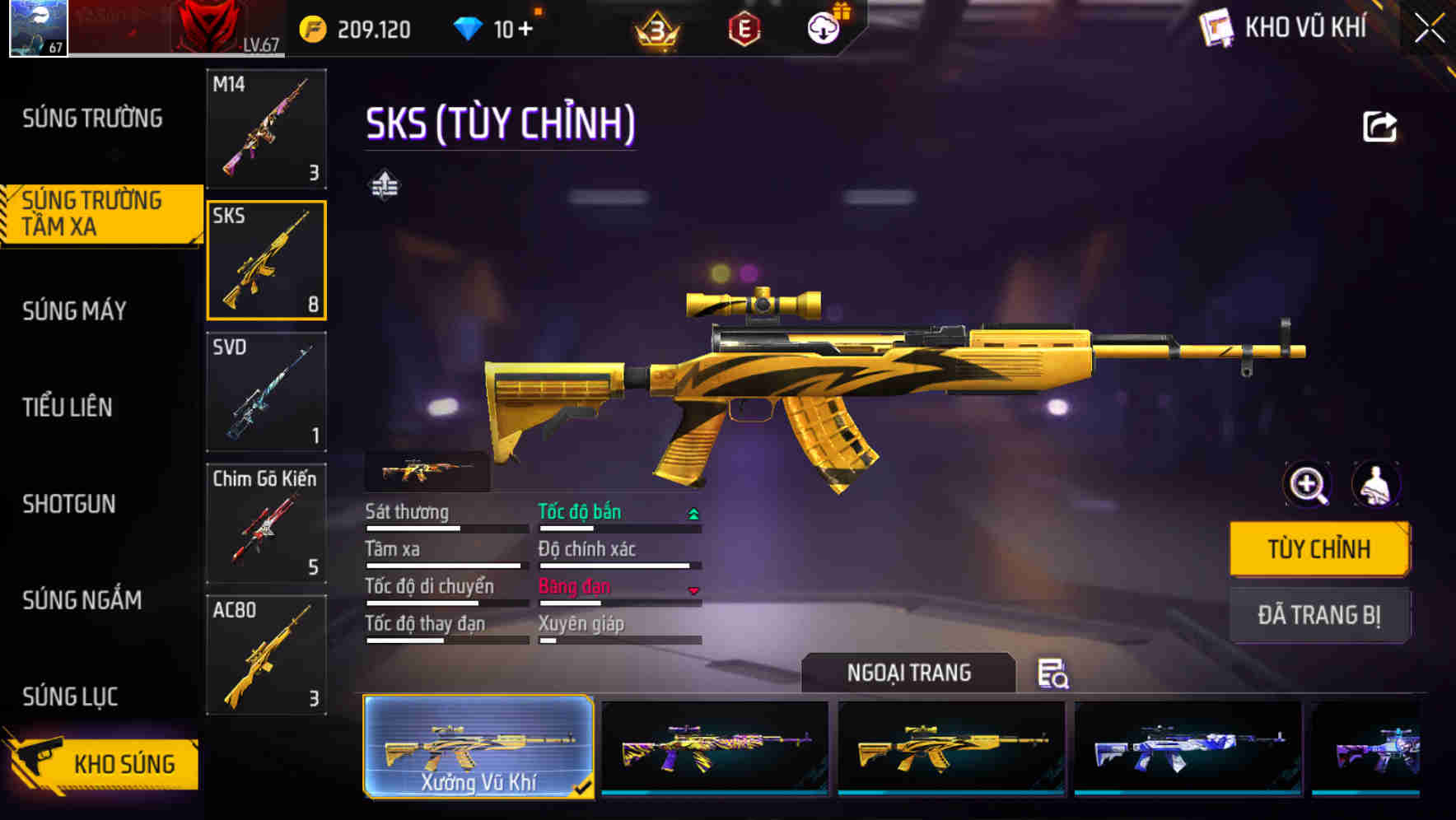Click the Đã Trang Bị equipped status

coord(1320,615)
